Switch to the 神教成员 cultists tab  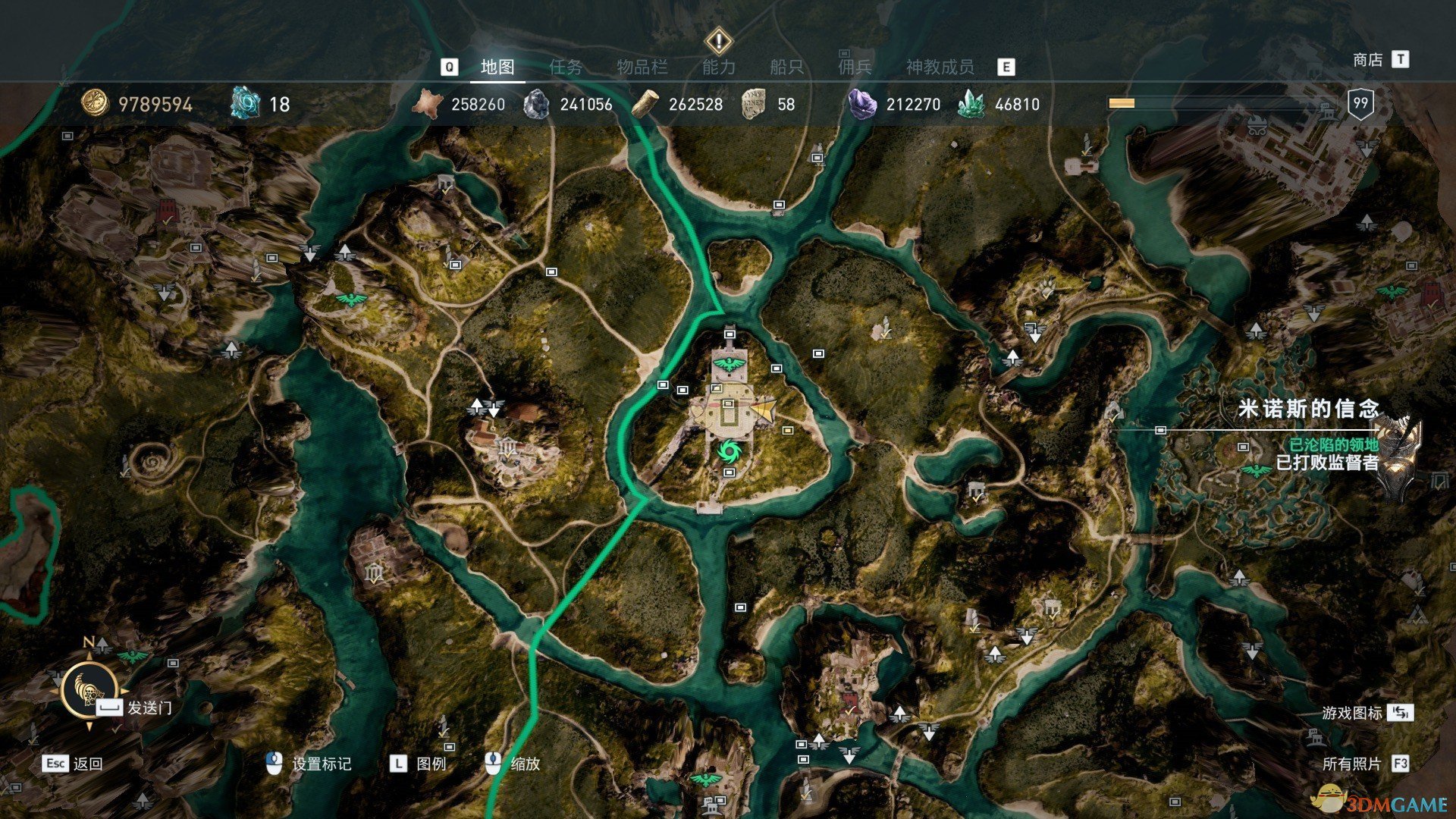click(x=940, y=67)
